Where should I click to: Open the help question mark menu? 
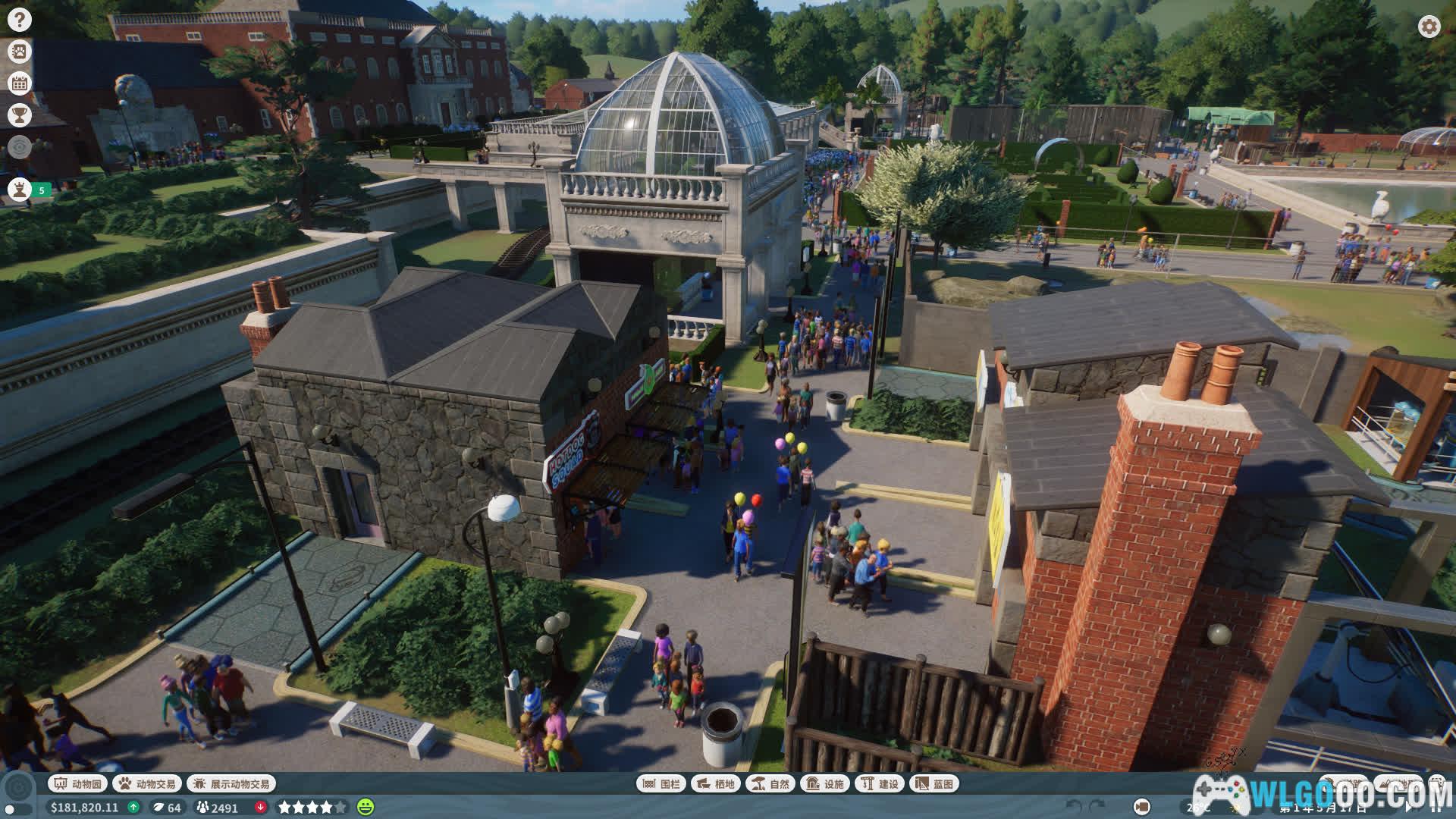20,20
